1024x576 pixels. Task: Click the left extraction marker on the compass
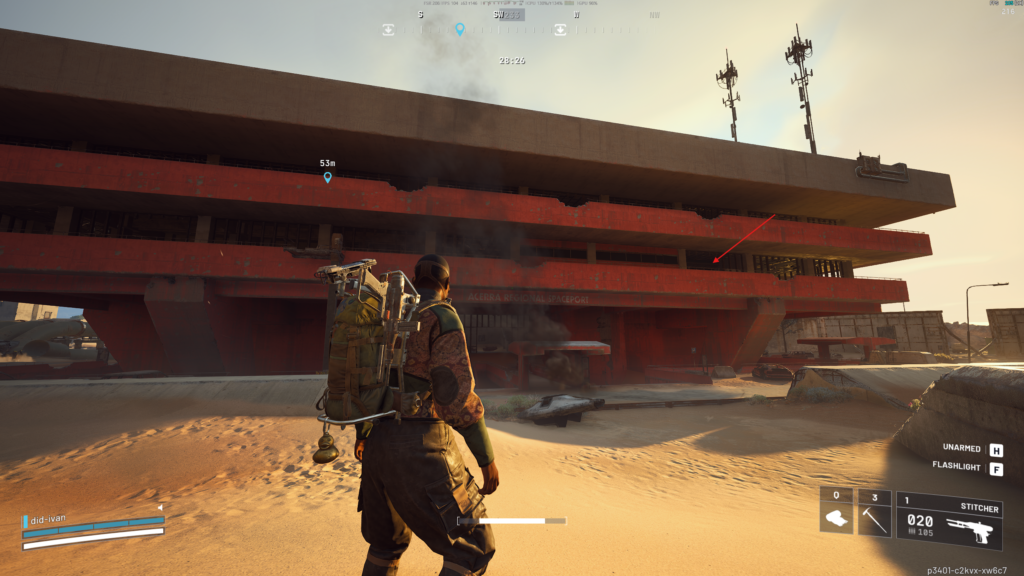[388, 30]
